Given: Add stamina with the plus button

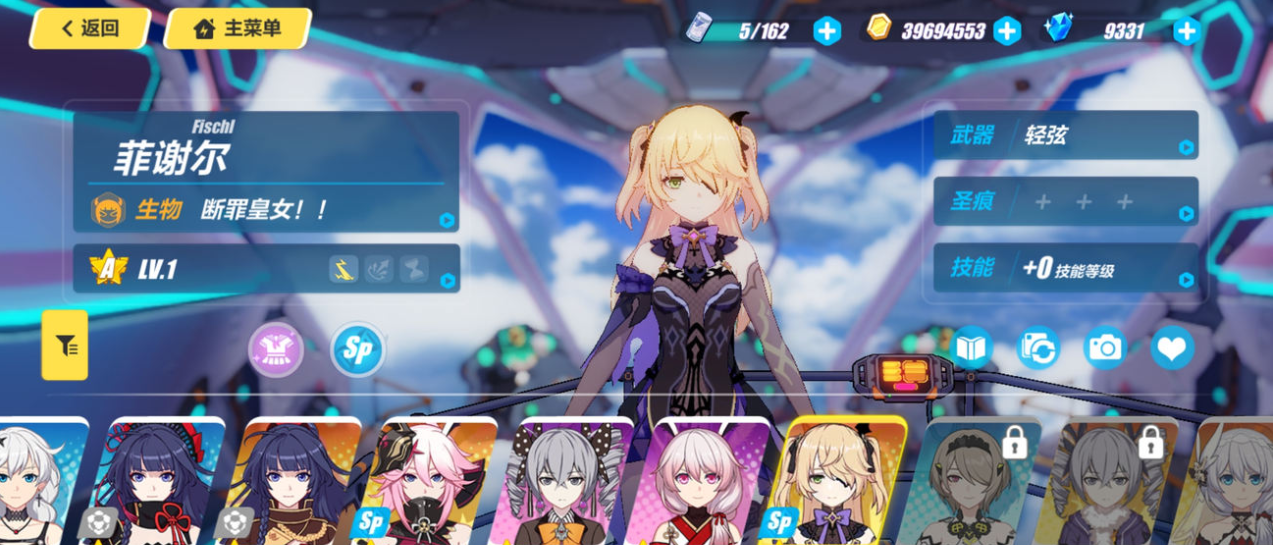Looking at the screenshot, I should (826, 31).
